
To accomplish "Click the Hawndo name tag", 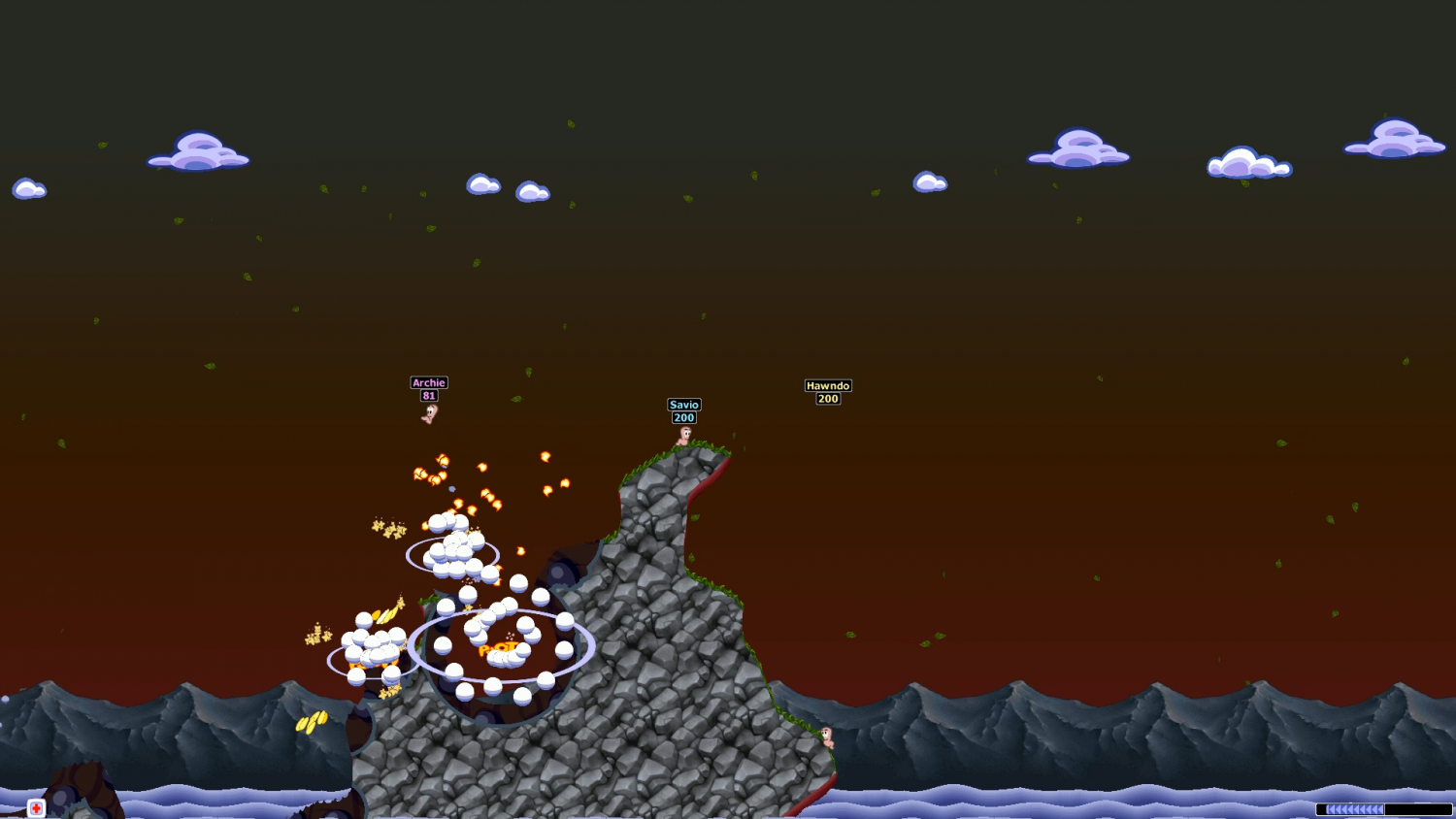I will [827, 385].
